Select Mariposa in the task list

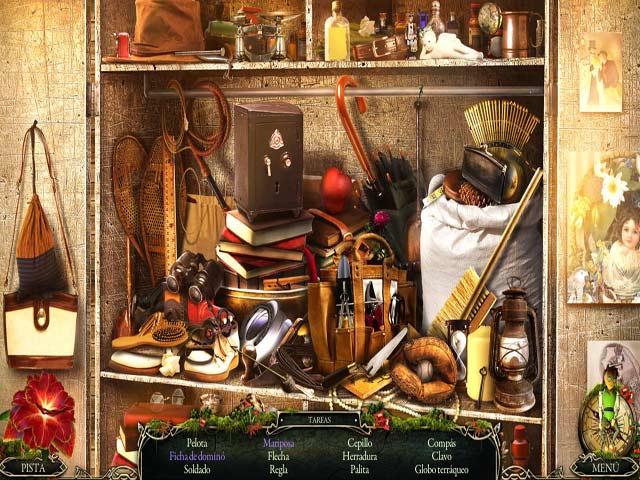(x=278, y=441)
